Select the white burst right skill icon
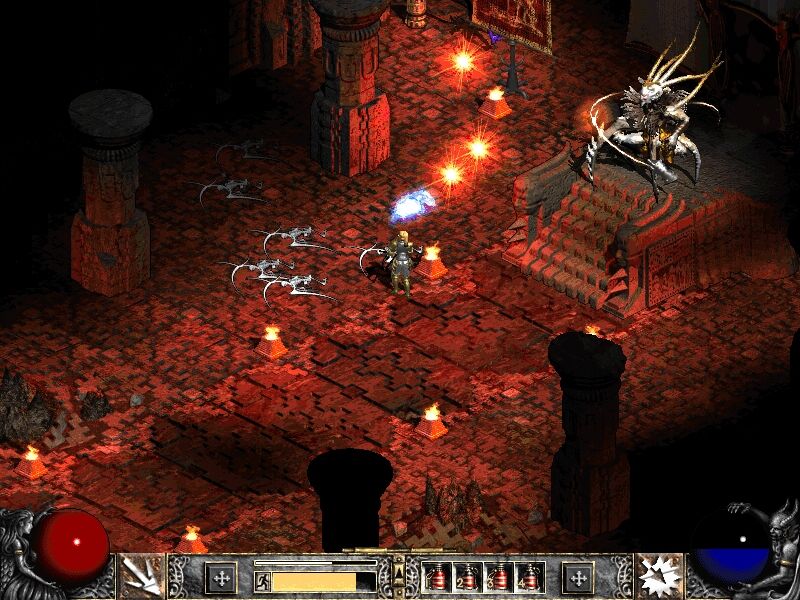 click(660, 576)
